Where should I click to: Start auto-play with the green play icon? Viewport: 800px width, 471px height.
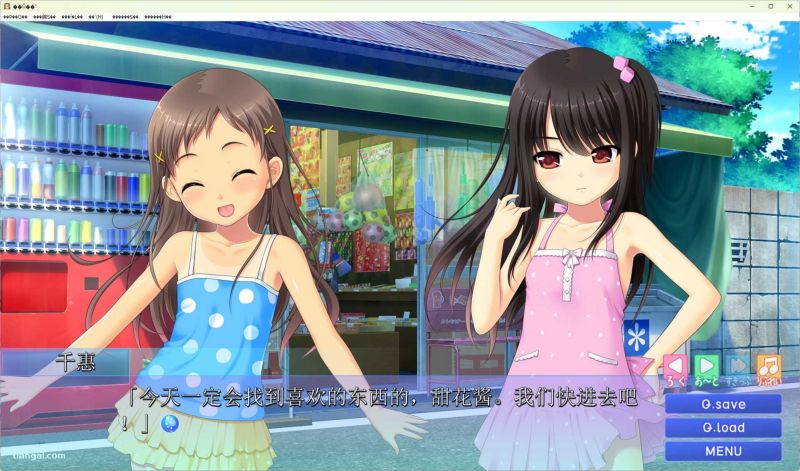pyautogui.click(x=707, y=367)
